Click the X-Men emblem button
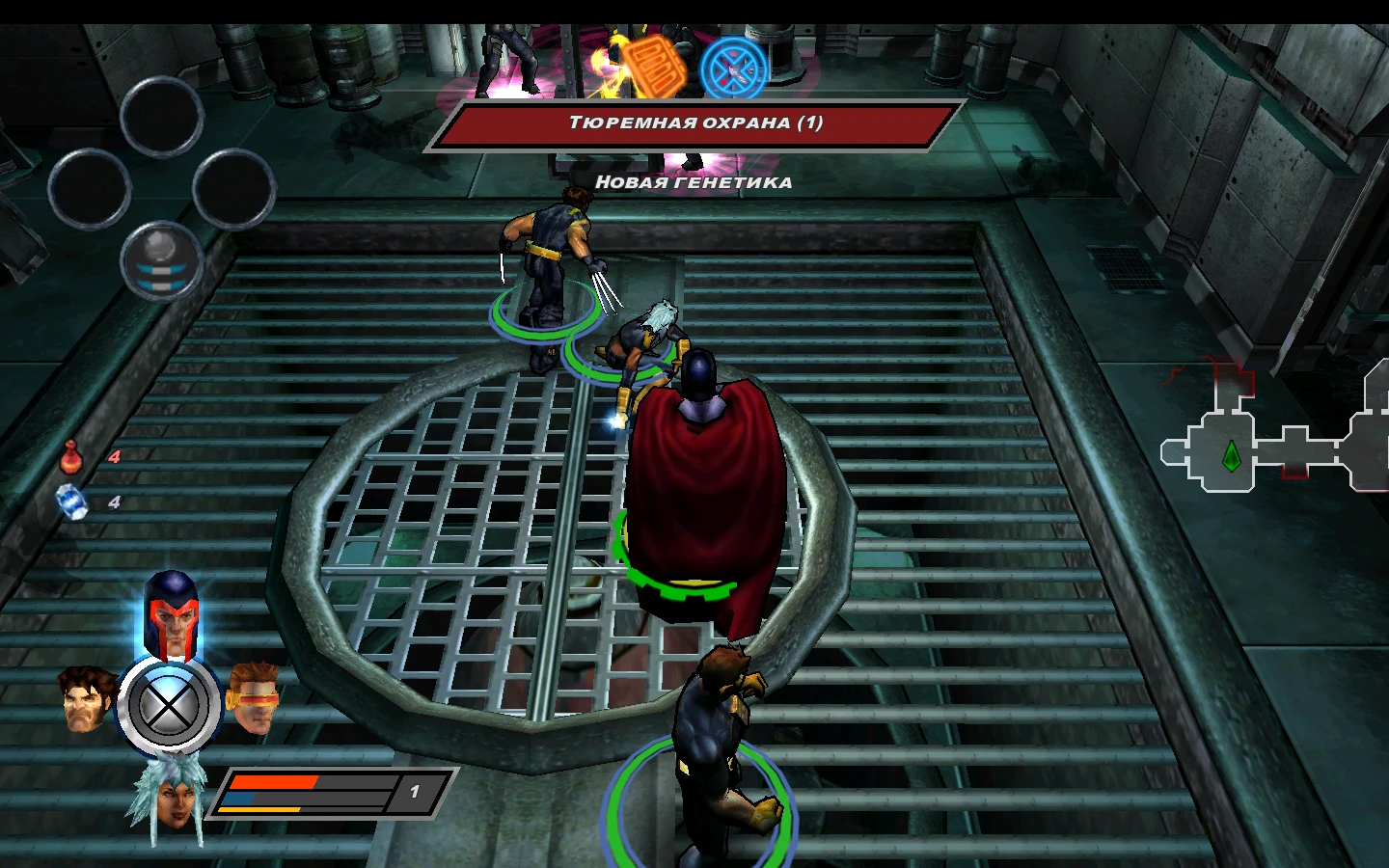The height and width of the screenshot is (868, 1389). click(x=169, y=707)
